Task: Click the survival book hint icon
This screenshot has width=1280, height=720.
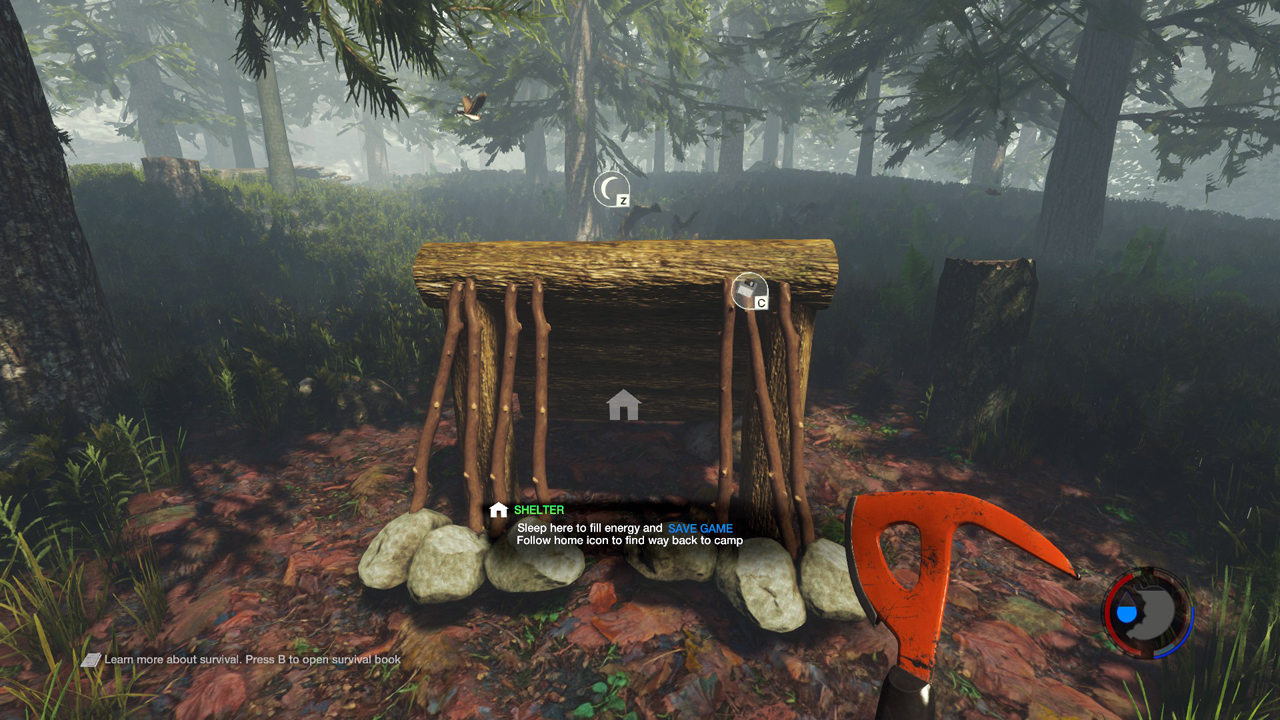Action: 92,660
